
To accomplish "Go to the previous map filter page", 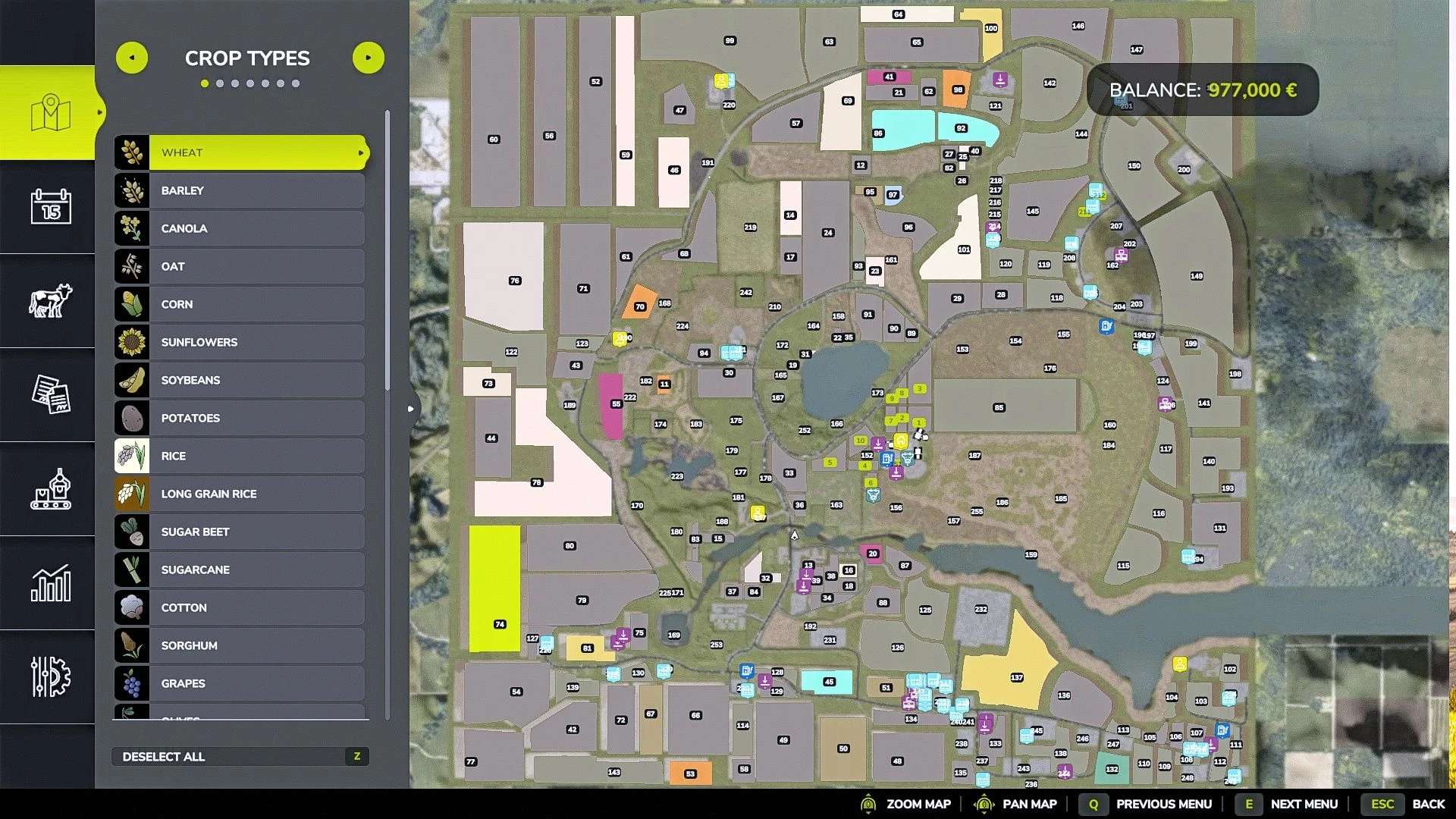I will 132,58.
